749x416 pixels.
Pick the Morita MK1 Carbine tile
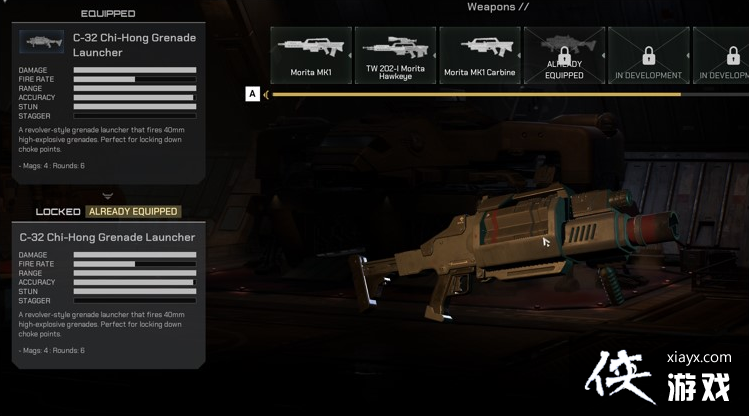point(479,55)
